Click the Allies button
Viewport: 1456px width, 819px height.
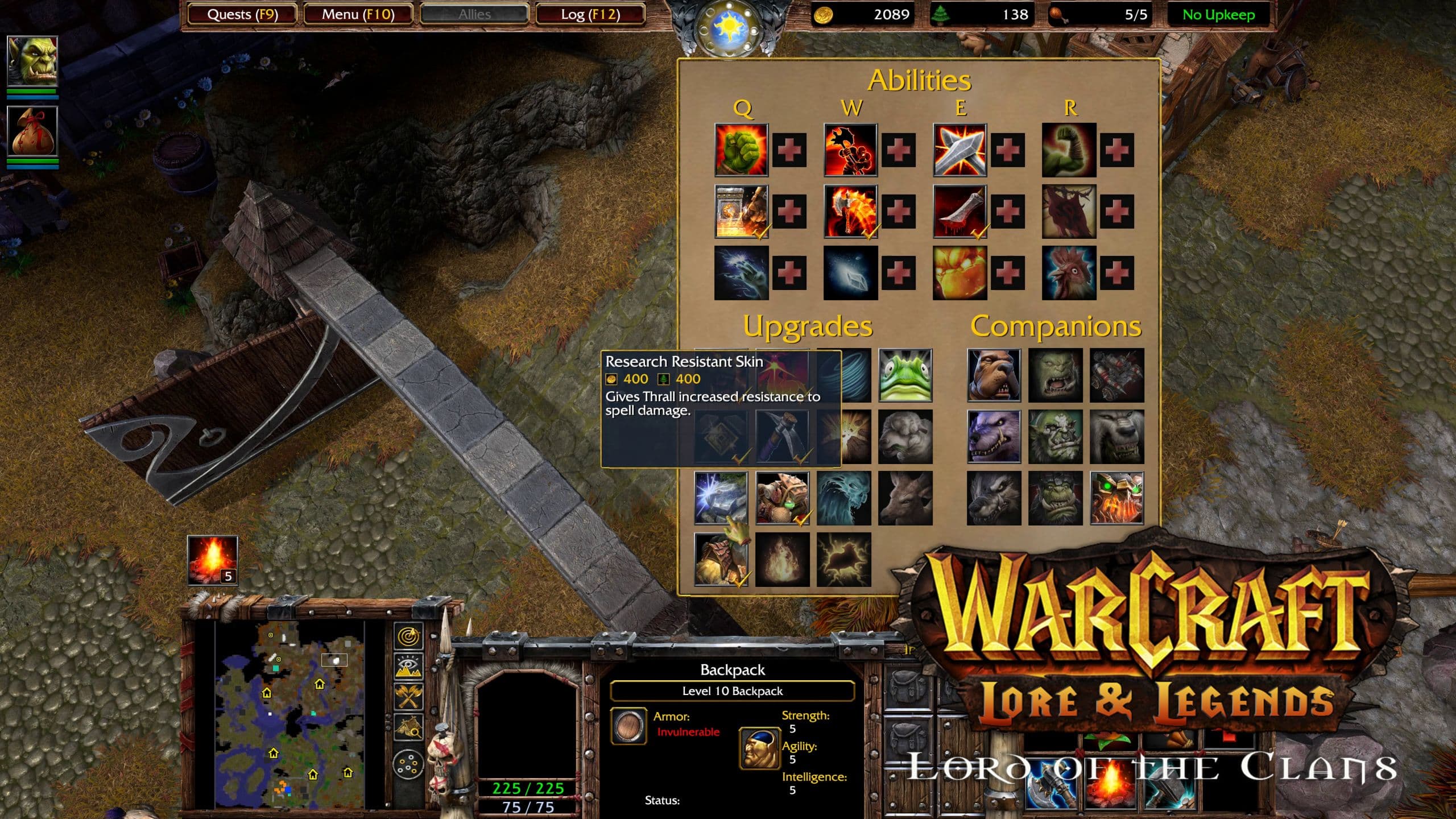pyautogui.click(x=474, y=14)
